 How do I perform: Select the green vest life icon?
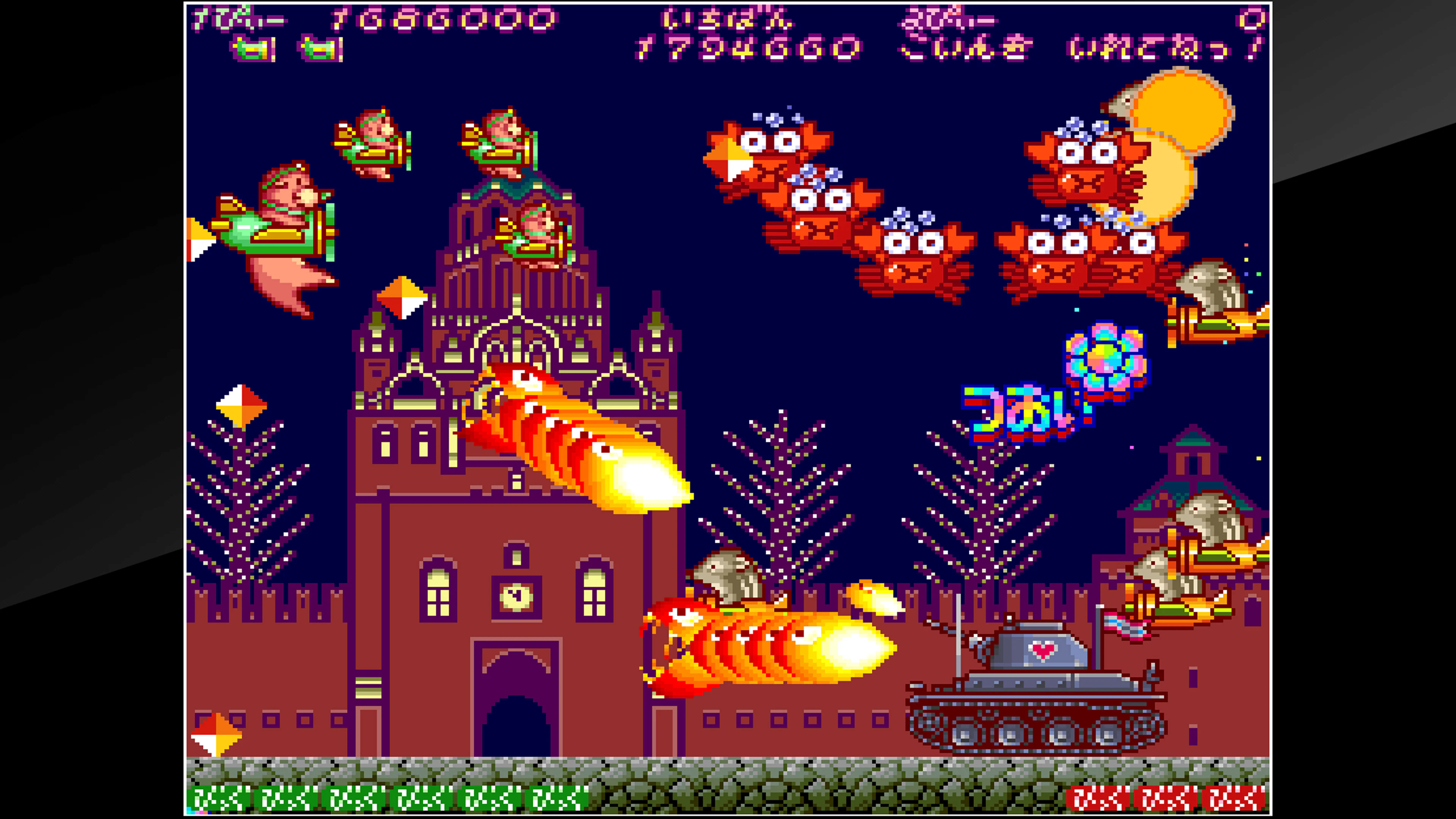point(253,49)
